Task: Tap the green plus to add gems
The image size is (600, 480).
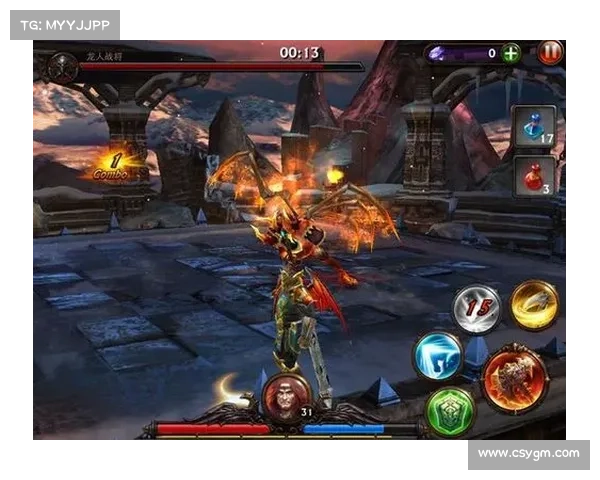Action: tap(511, 53)
